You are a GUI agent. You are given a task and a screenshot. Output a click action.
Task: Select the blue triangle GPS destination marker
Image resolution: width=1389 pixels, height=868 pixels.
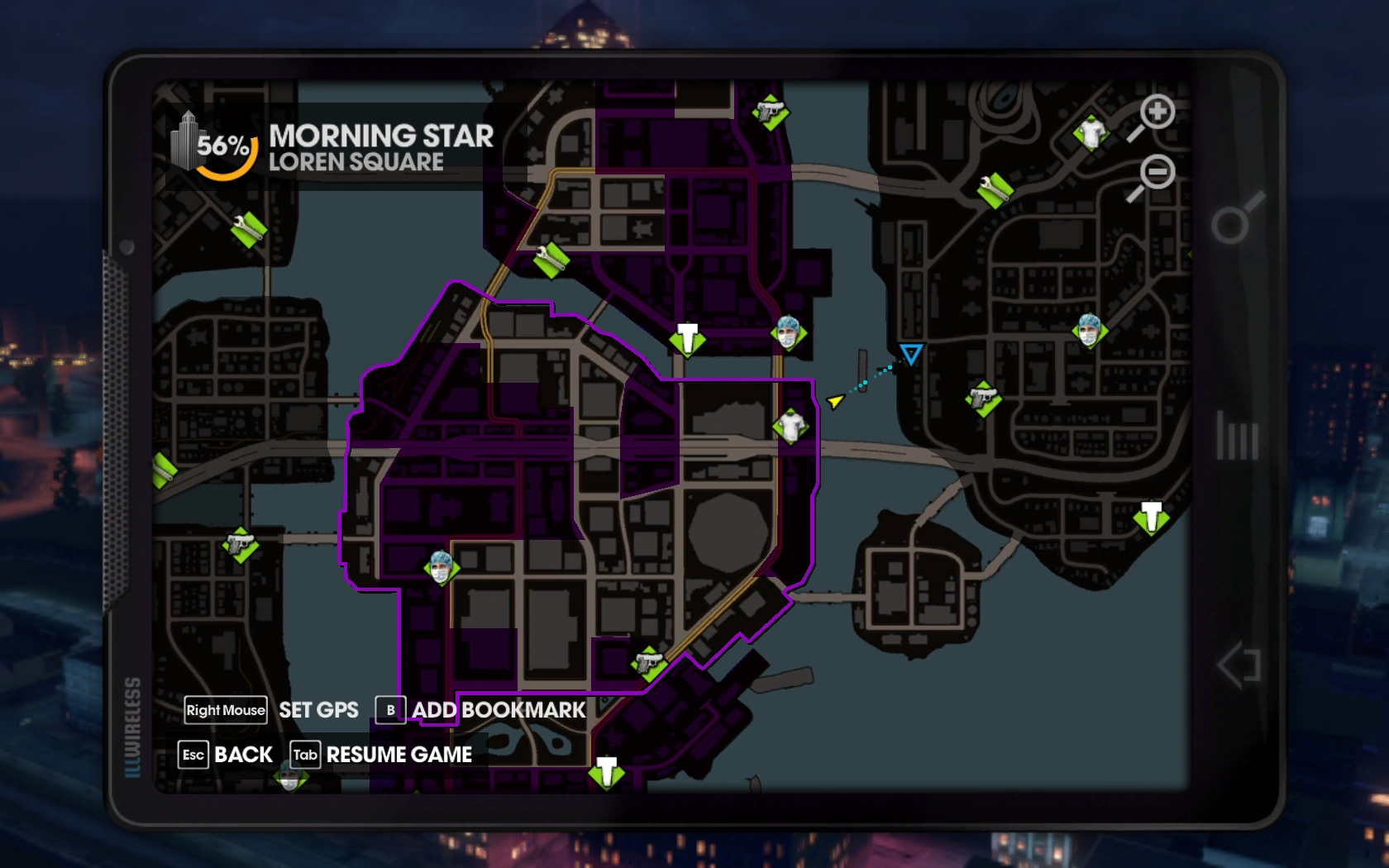[x=911, y=355]
